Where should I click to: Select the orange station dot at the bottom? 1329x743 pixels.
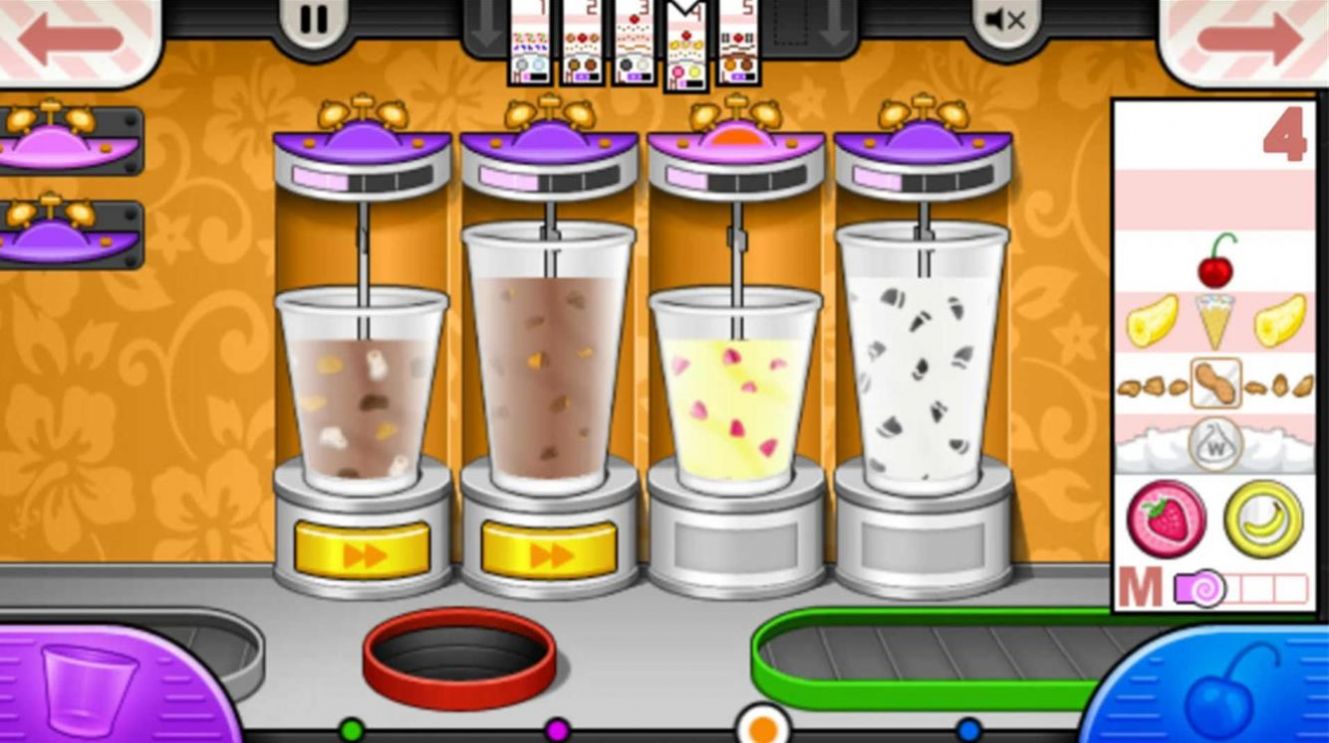coord(763,729)
